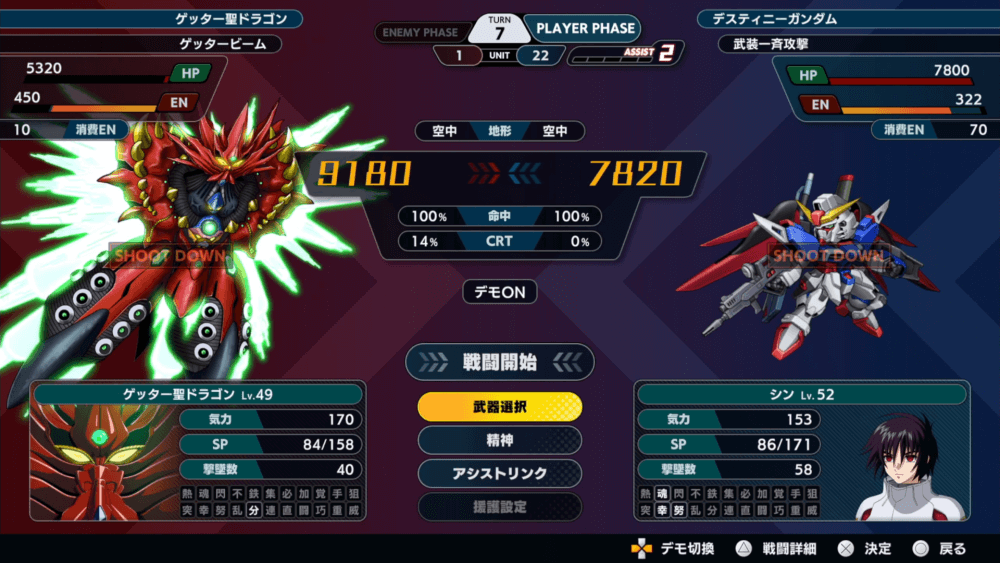Image resolution: width=1000 pixels, height=563 pixels.
Task: Select the アシストリンク option
Action: (499, 473)
